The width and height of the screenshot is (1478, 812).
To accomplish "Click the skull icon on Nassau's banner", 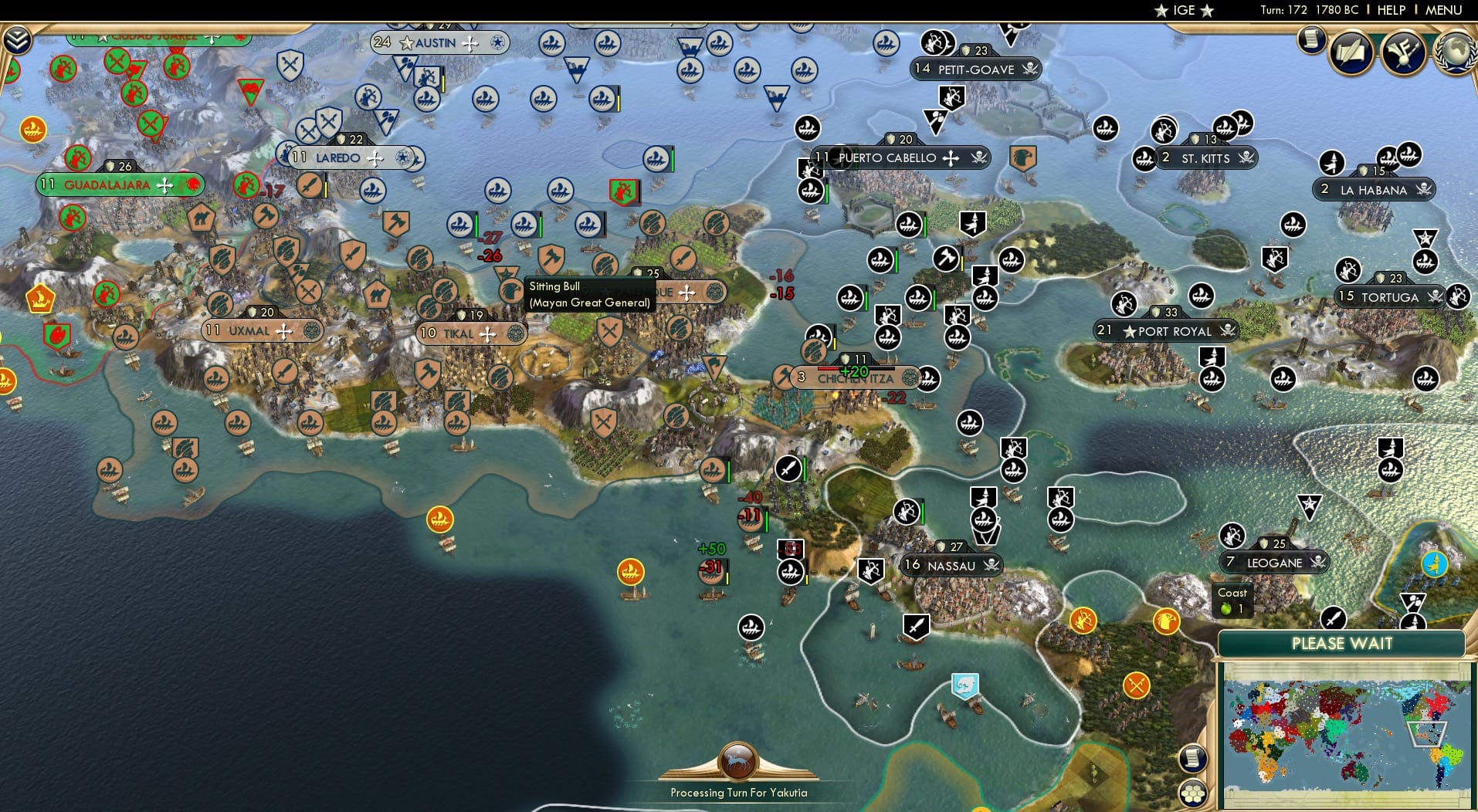I will pos(990,565).
